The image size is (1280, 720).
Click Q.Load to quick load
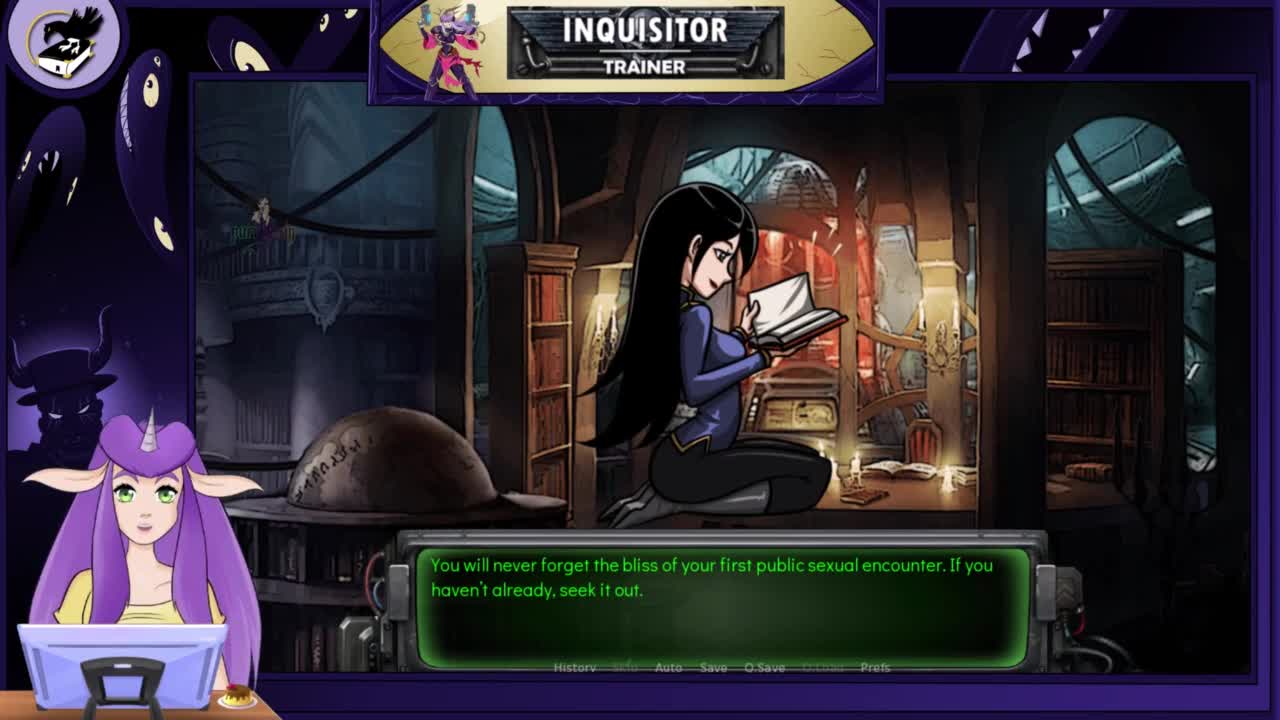tap(823, 667)
